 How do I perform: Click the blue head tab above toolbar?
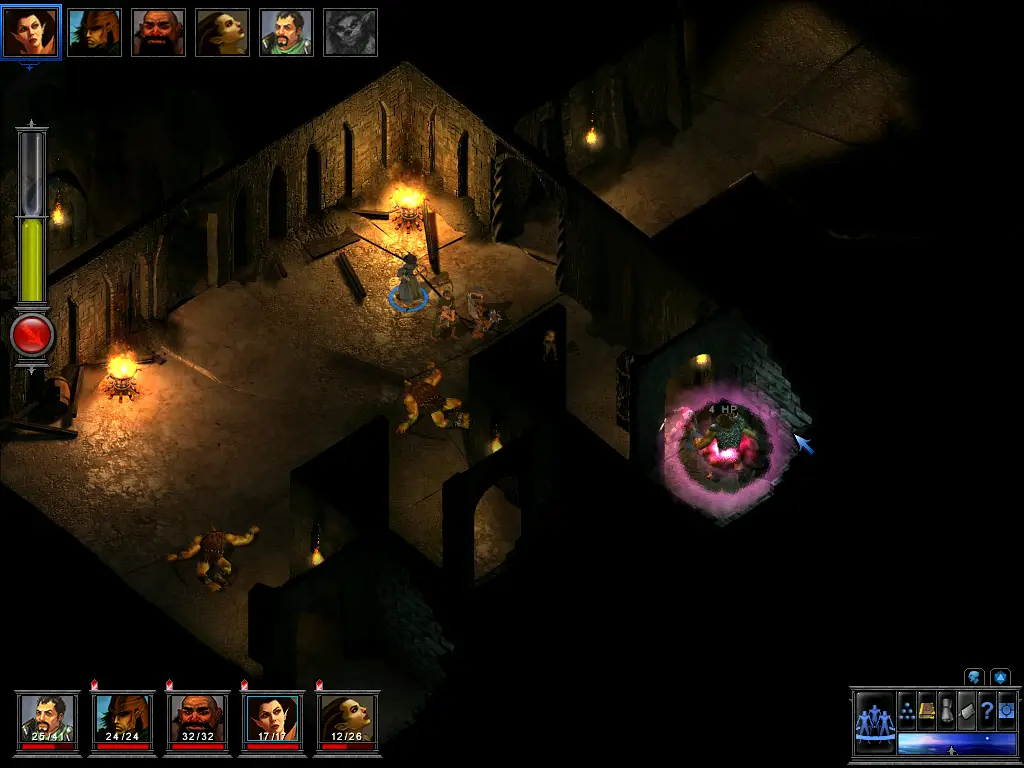974,677
